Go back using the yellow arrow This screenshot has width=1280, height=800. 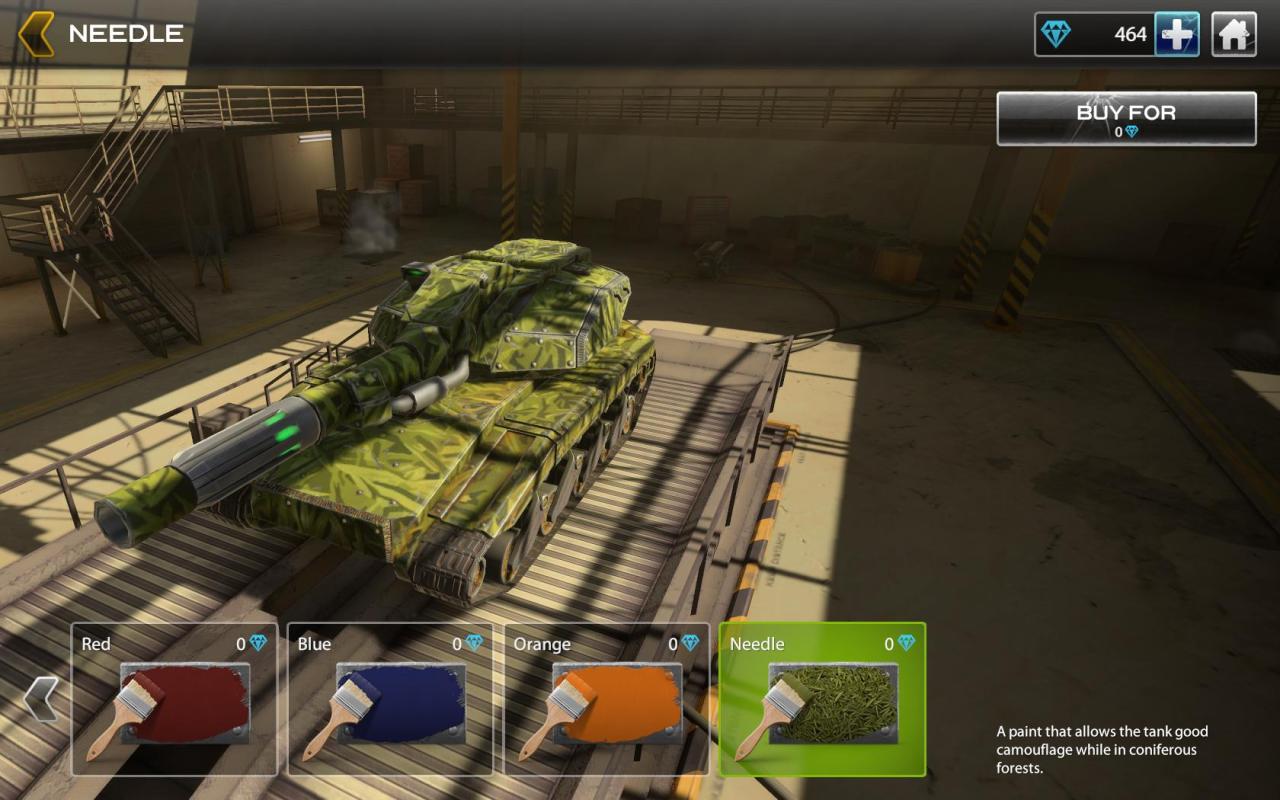(x=36, y=34)
